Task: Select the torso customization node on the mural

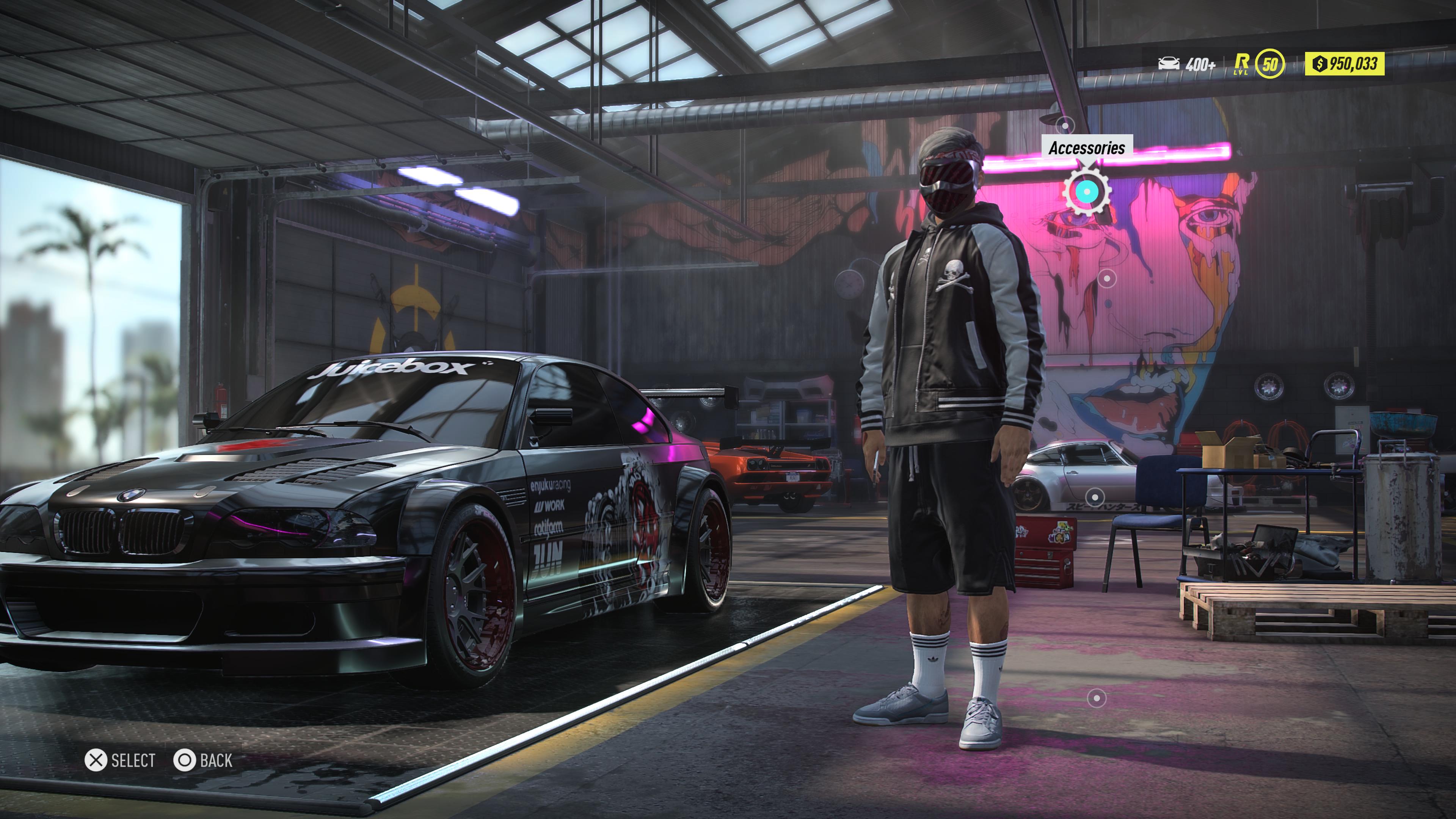Action: (x=1107, y=279)
